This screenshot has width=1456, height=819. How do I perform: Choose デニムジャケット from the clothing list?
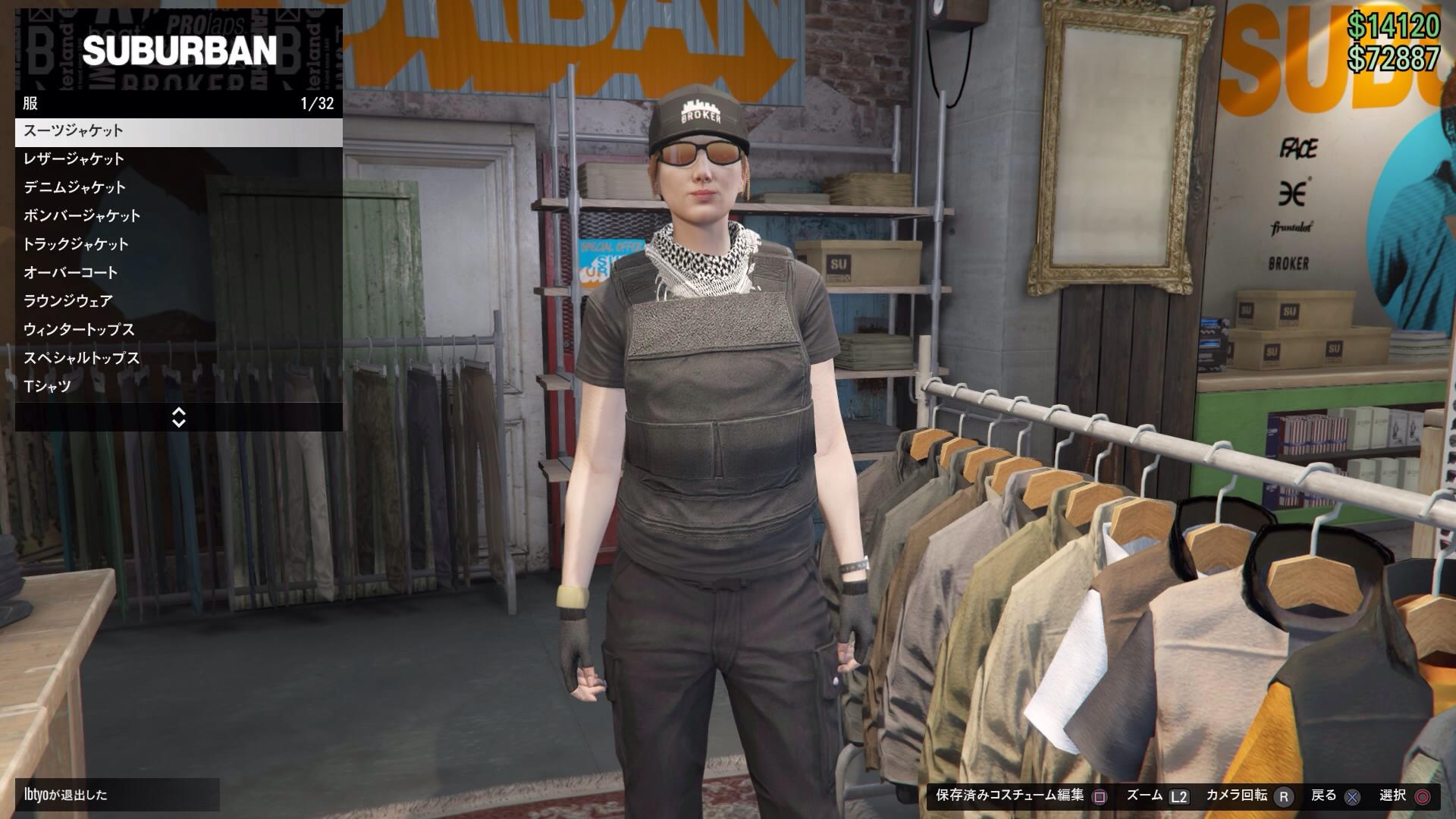click(178, 187)
